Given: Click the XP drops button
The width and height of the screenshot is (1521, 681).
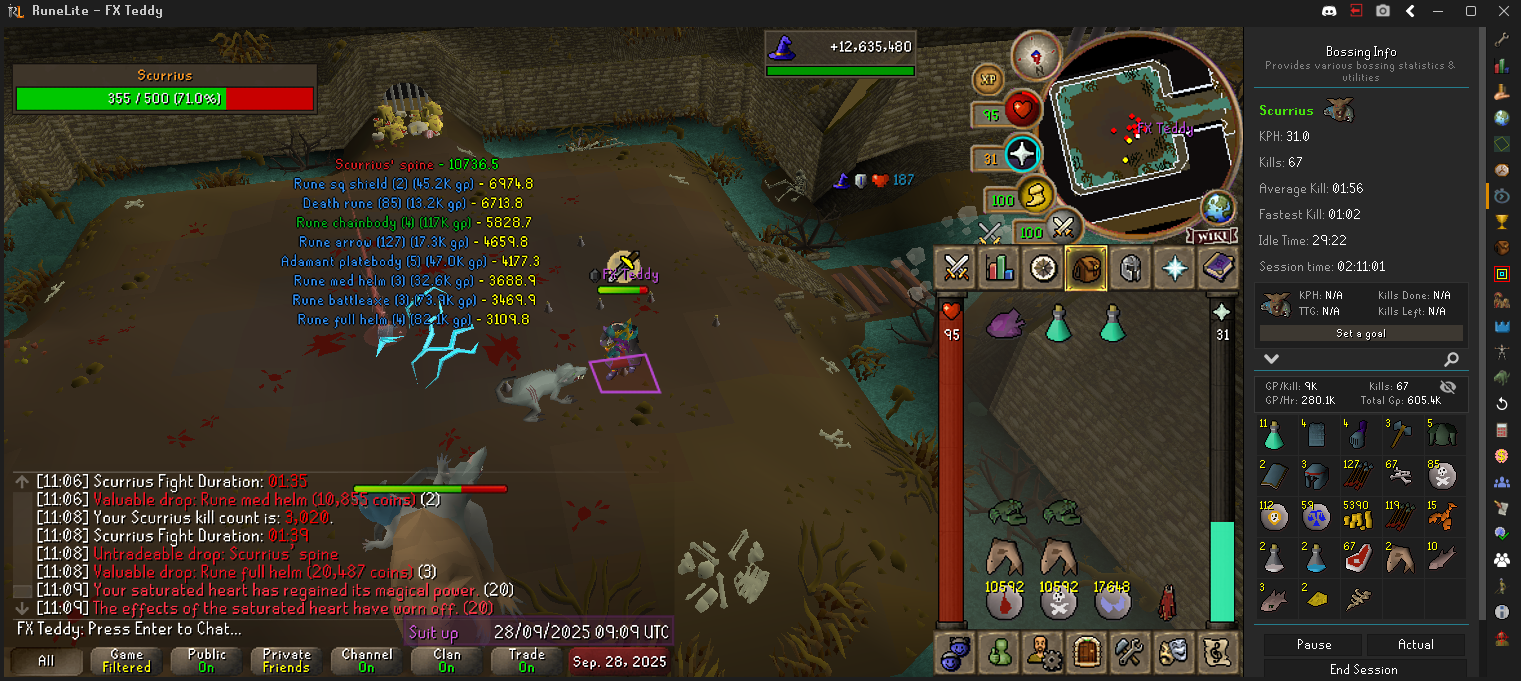Looking at the screenshot, I should click(988, 79).
